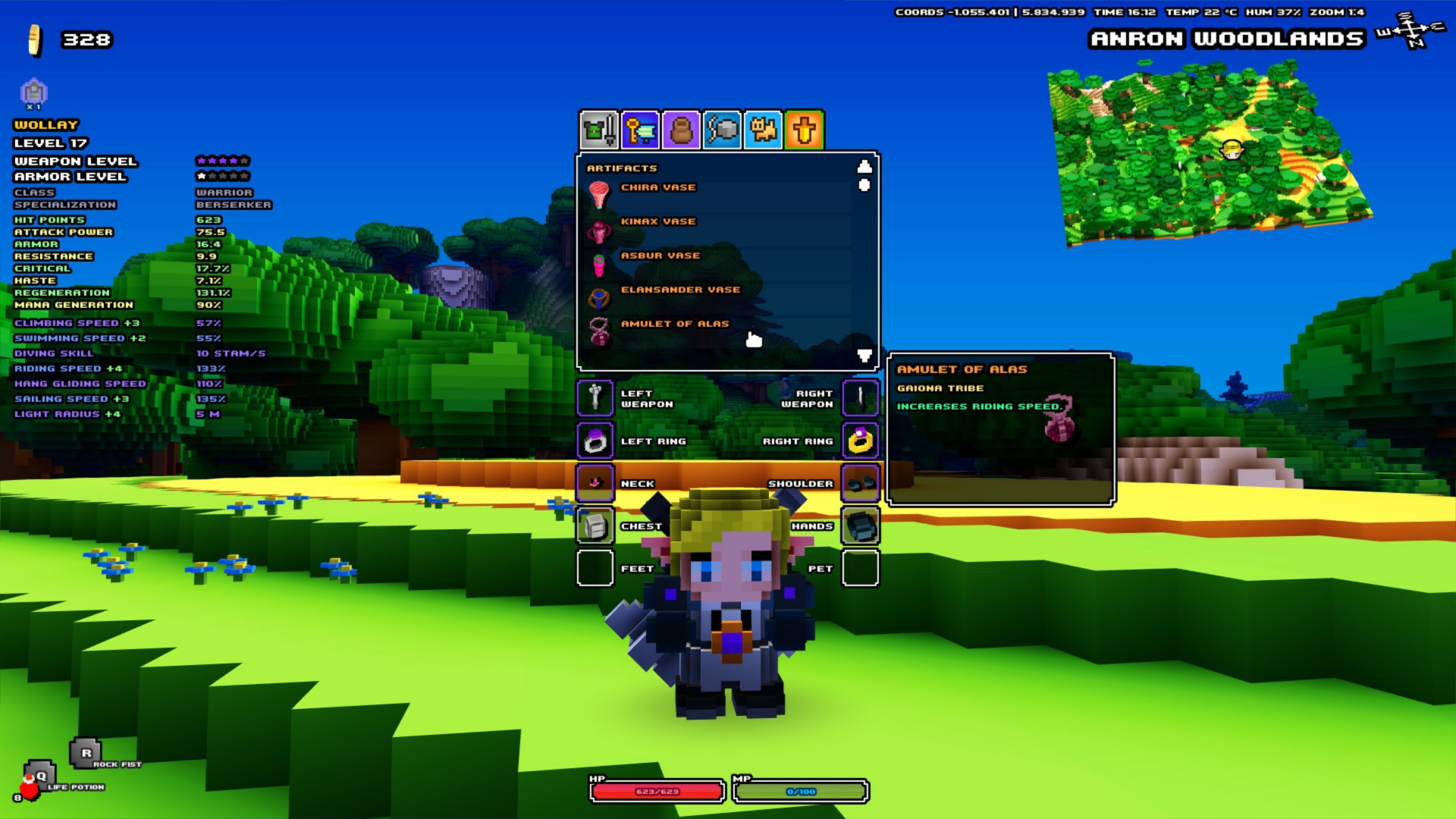Choose the Kinax Vase artifact
The image size is (1456, 819).
click(657, 222)
